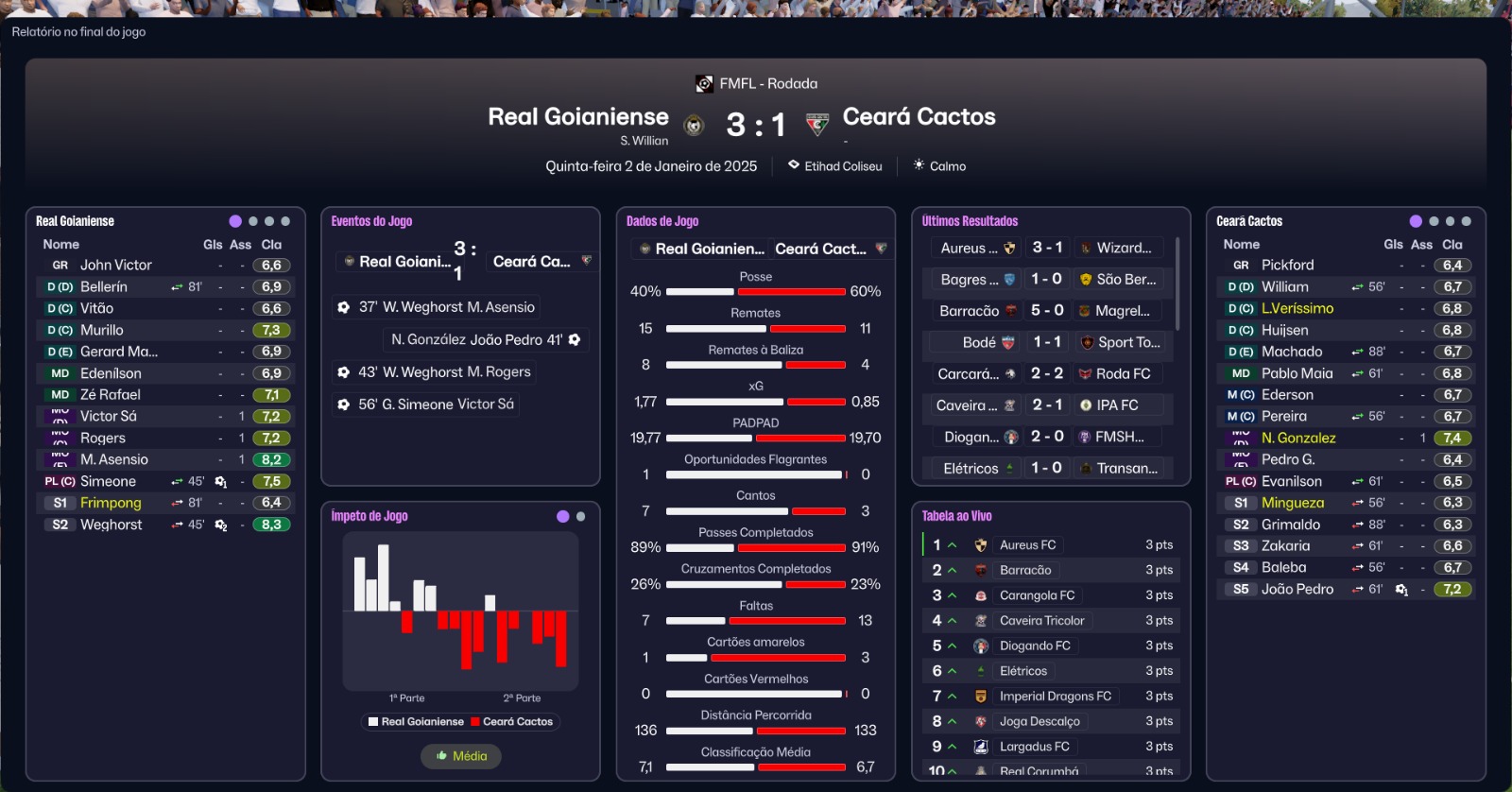Screen dimensions: 1512x792
Task: Select Pickford in Ceará Cactos list
Action: pos(1287,266)
